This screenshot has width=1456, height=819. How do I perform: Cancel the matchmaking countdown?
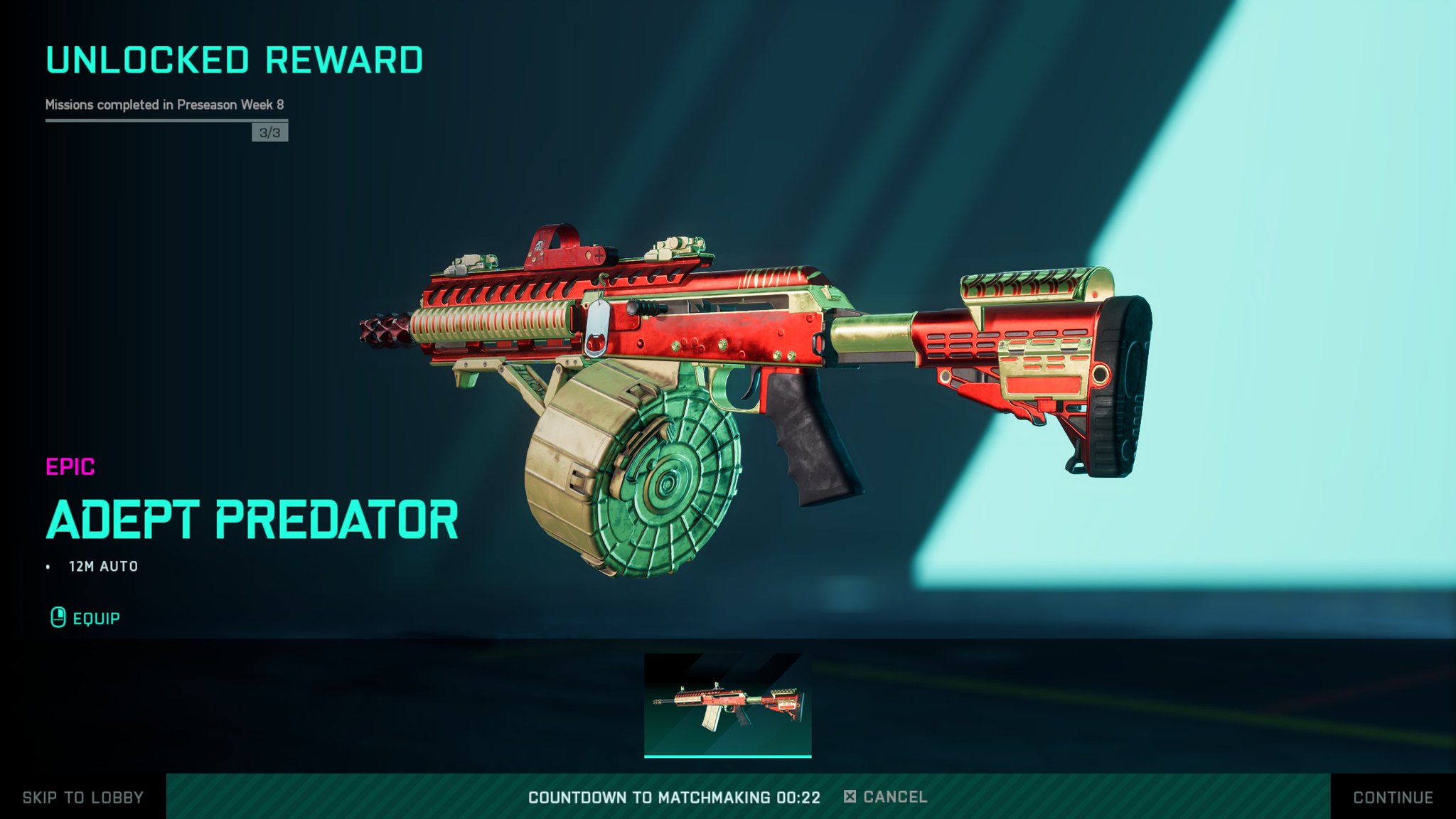tap(886, 797)
